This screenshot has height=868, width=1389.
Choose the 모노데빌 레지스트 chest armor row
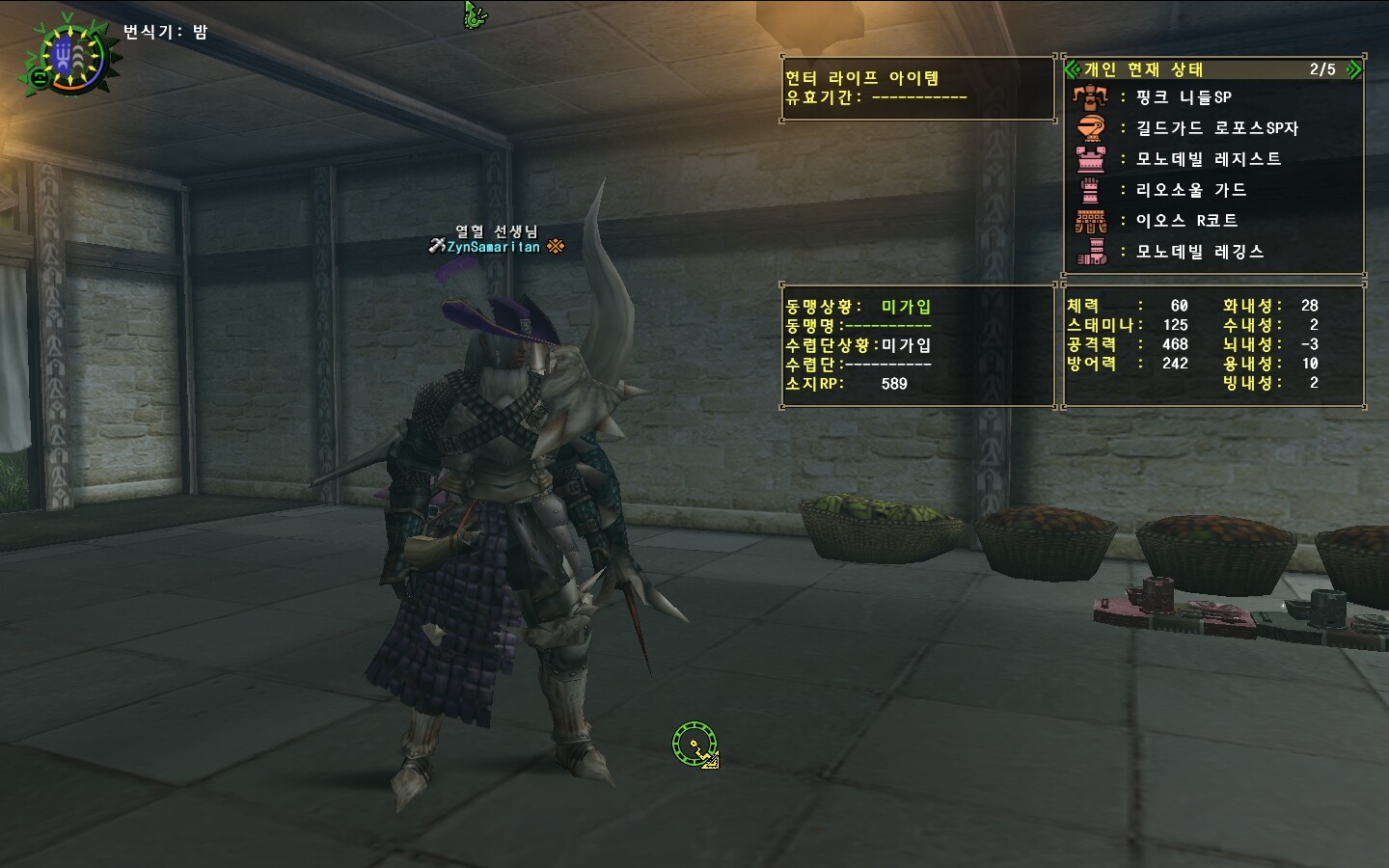tap(1208, 159)
